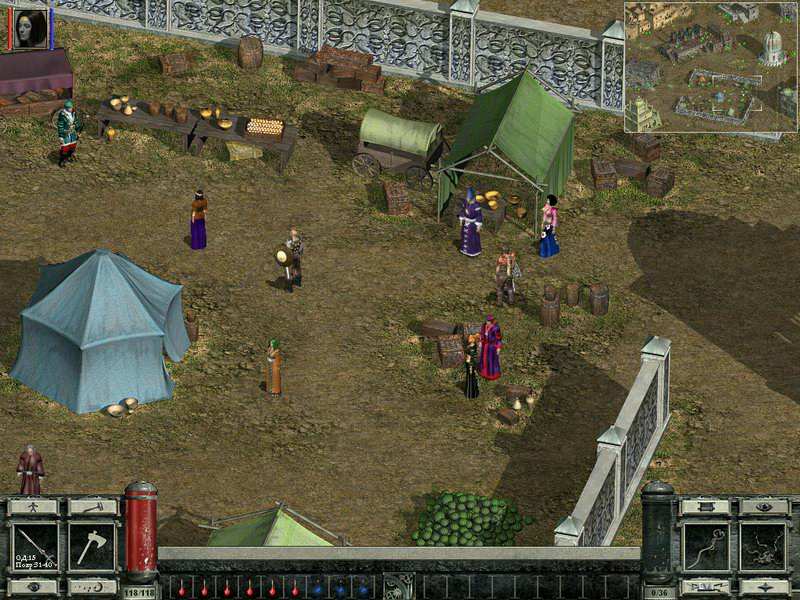This screenshot has height=600, width=800.
Task: Click the crescent moon button
Action: [x=93, y=587]
